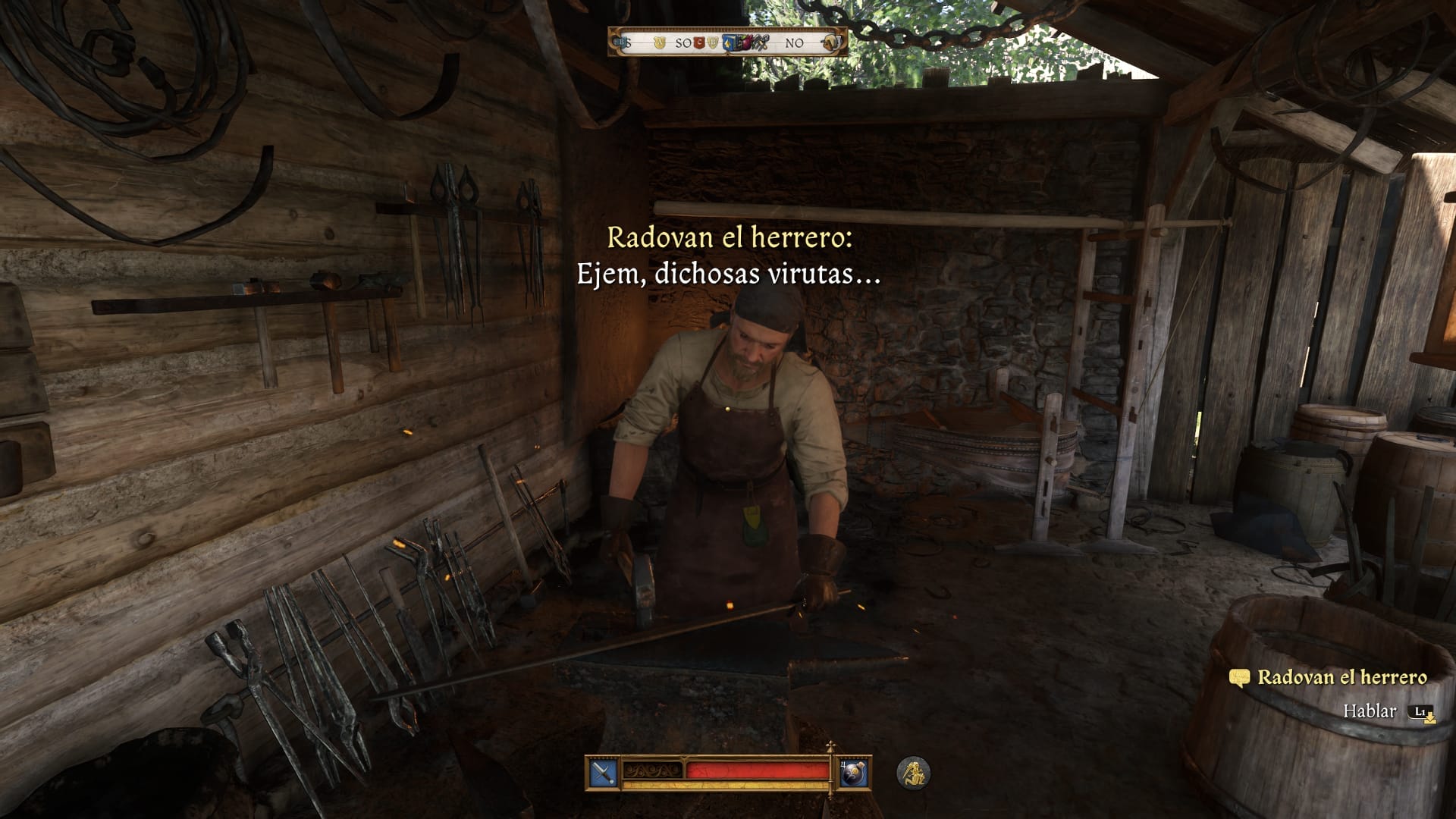The image size is (1456, 819).
Task: Click the Hablar action label
Action: point(1370,711)
